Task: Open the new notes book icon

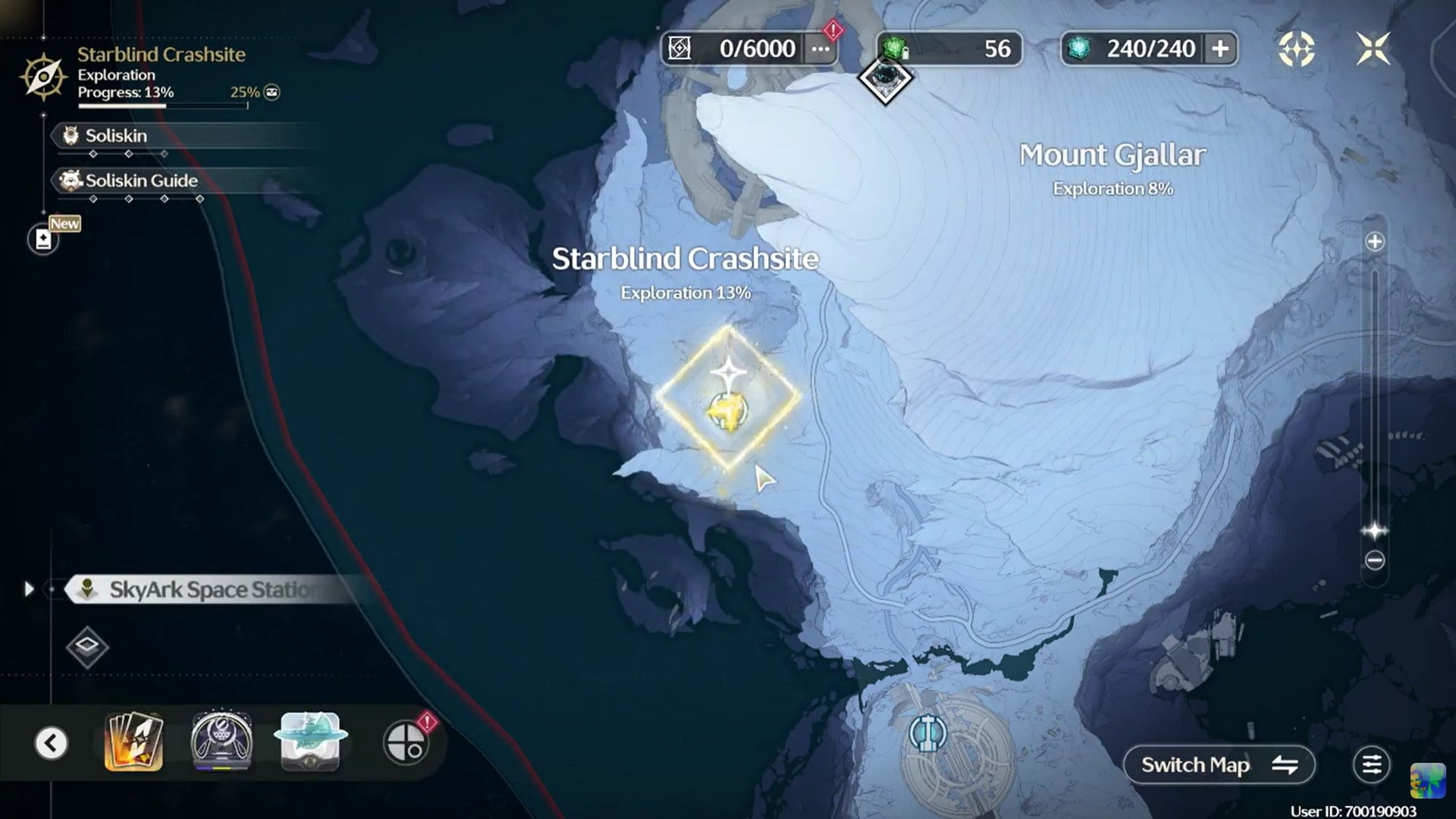Action: pos(43,240)
